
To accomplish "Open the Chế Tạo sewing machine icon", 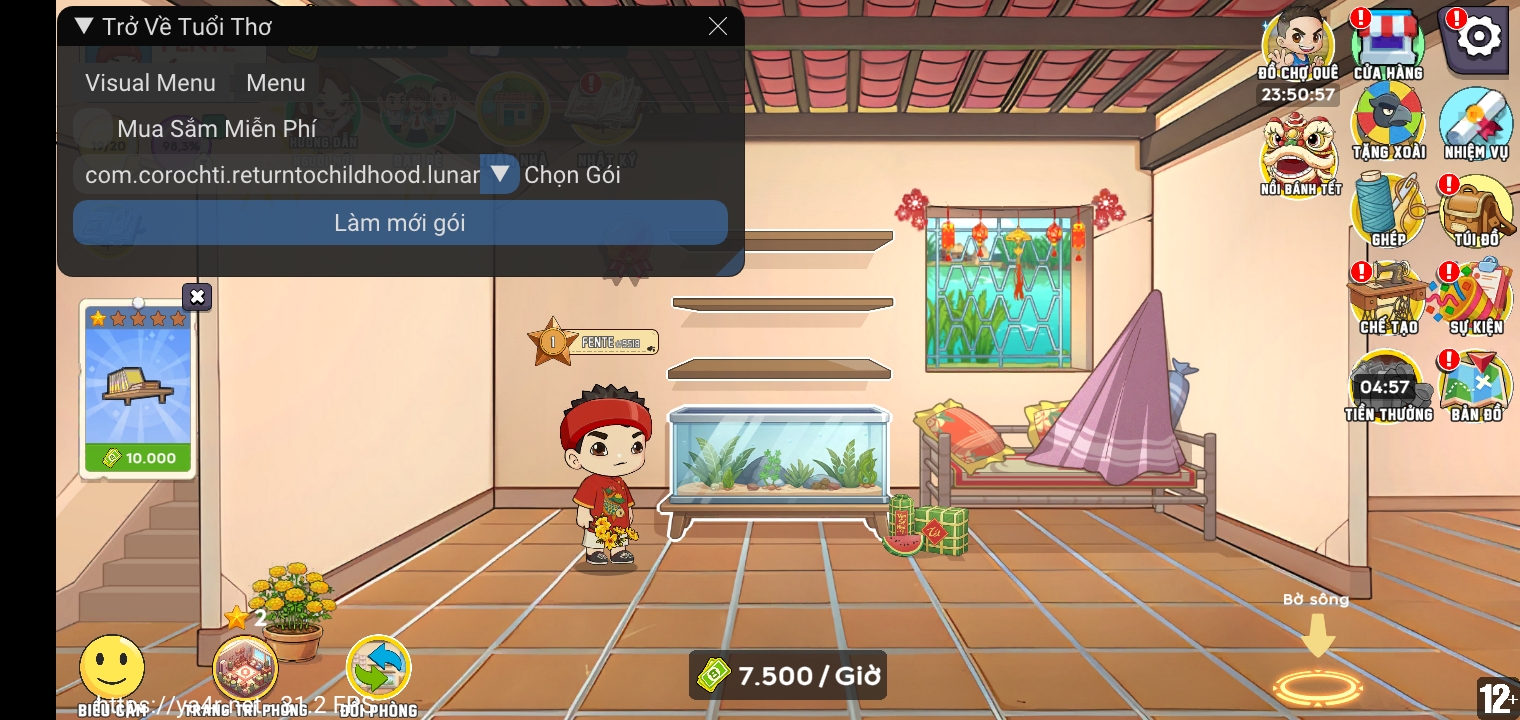I will click(1388, 292).
